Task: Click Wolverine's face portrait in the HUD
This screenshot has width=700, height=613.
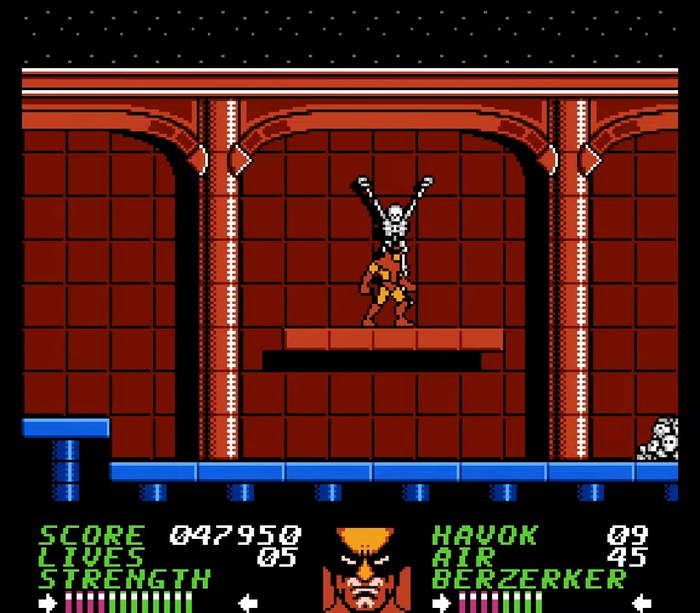Action: click(366, 570)
